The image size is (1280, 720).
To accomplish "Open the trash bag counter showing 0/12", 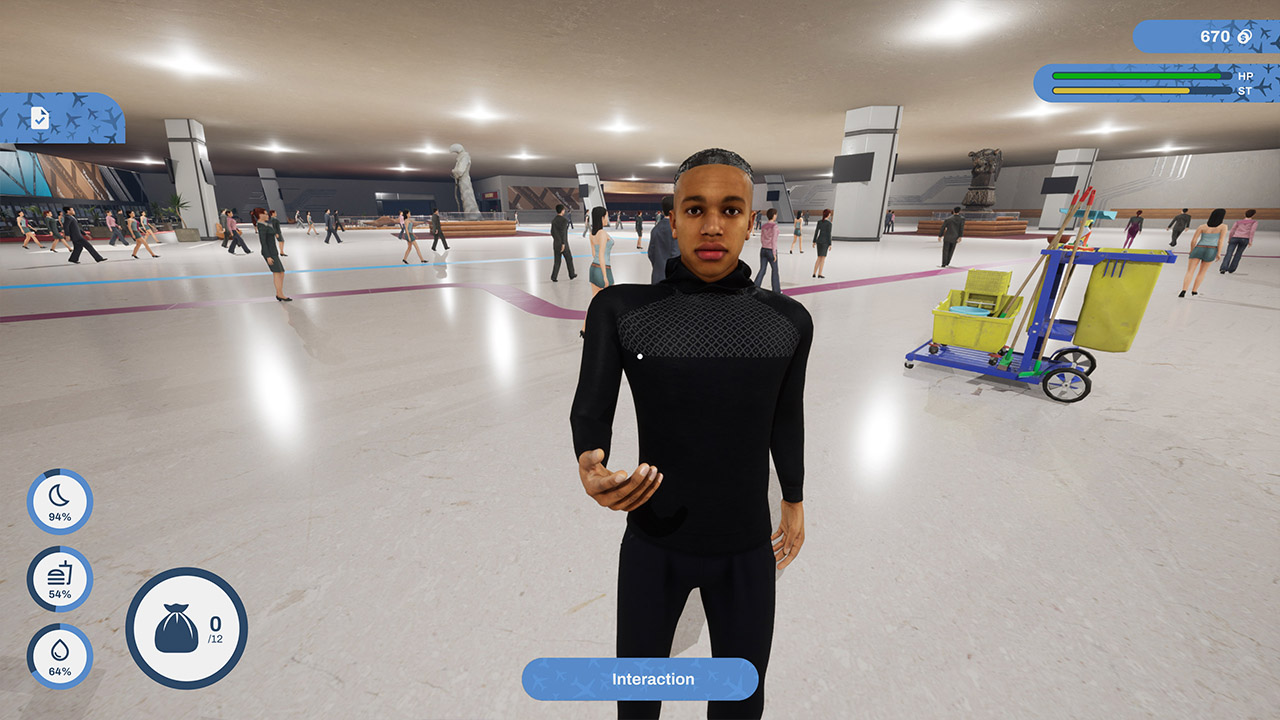I will (187, 629).
